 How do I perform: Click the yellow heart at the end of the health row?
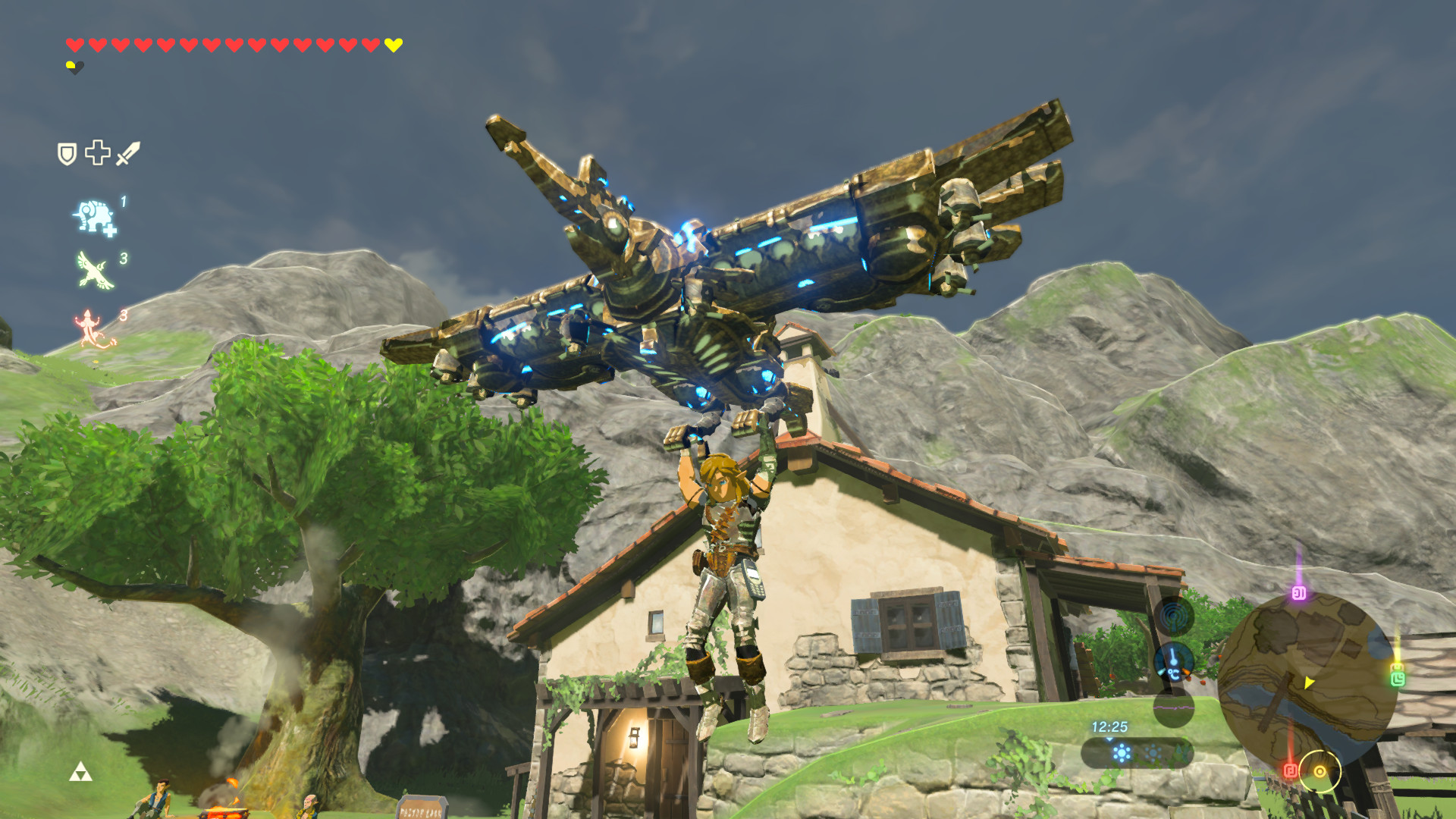[x=392, y=44]
